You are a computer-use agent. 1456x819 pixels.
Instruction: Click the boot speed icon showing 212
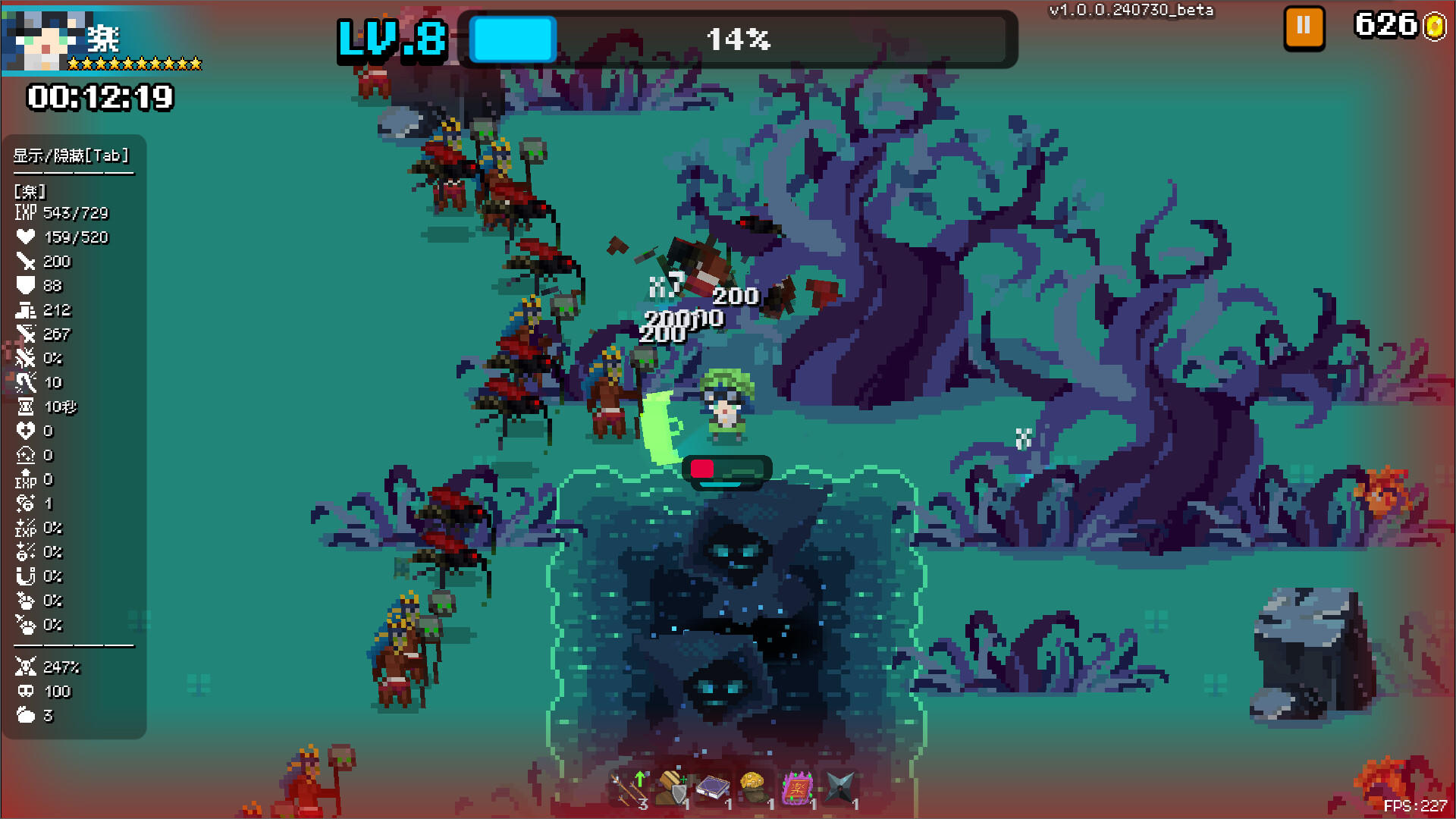point(27,310)
